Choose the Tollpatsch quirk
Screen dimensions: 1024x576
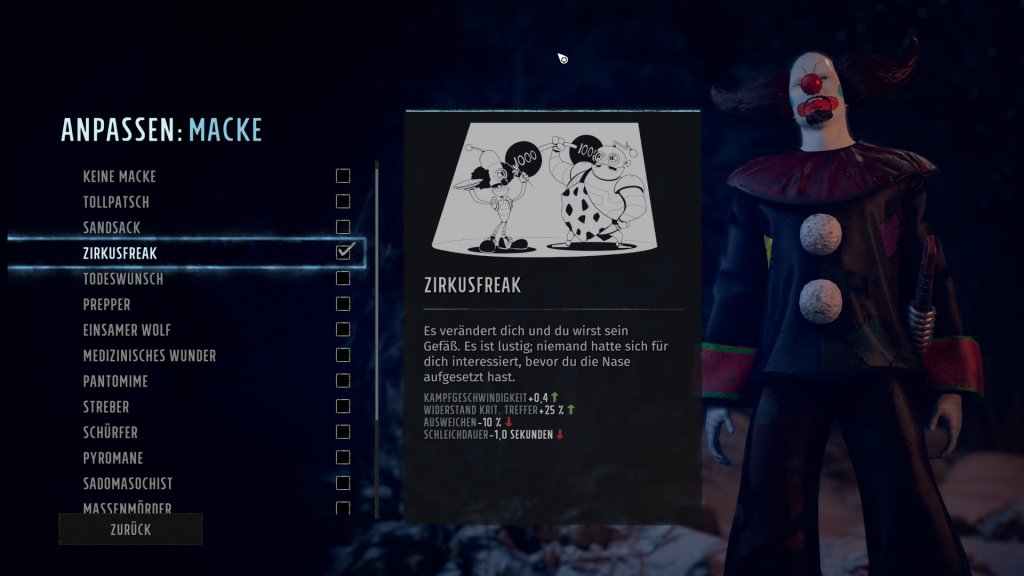pyautogui.click(x=116, y=202)
